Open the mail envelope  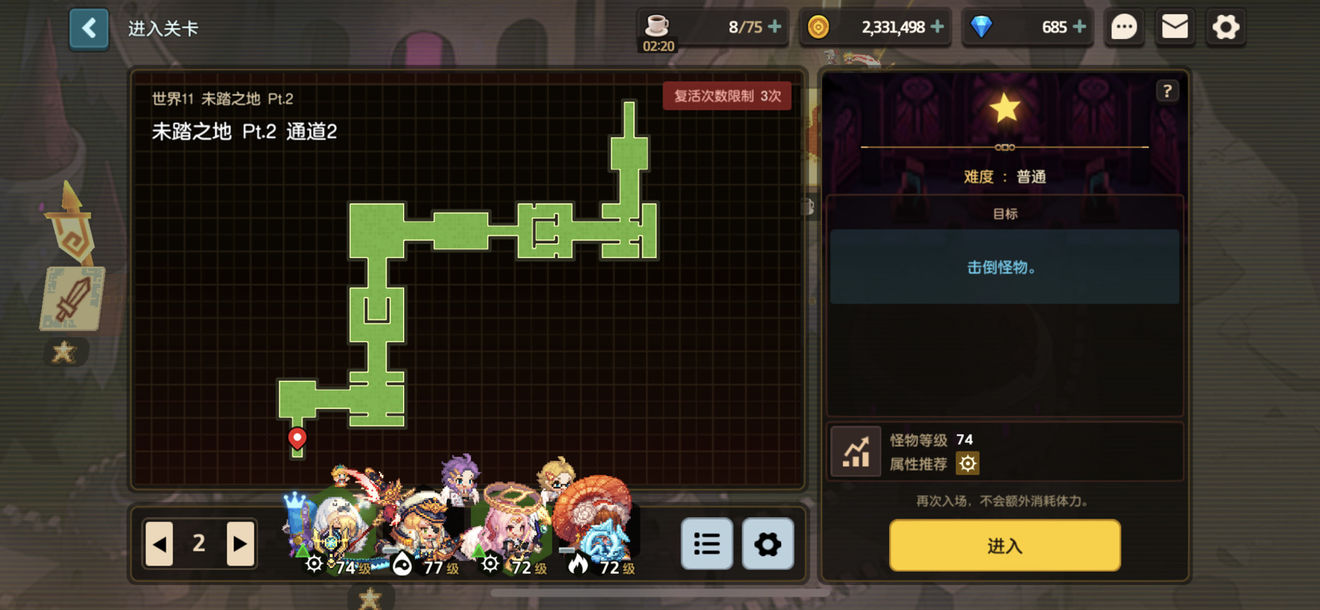pos(1175,27)
